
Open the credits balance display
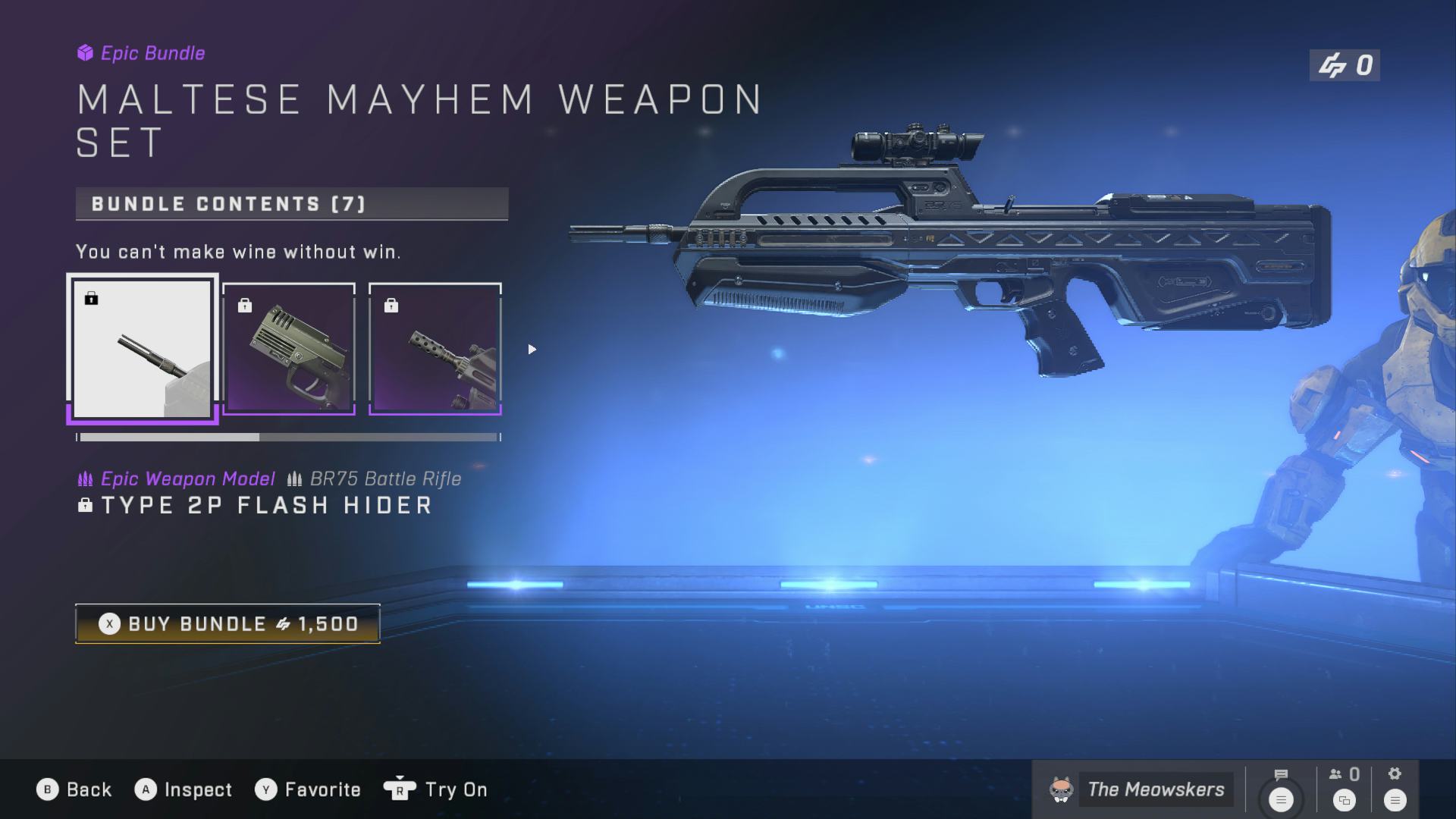click(x=1345, y=66)
